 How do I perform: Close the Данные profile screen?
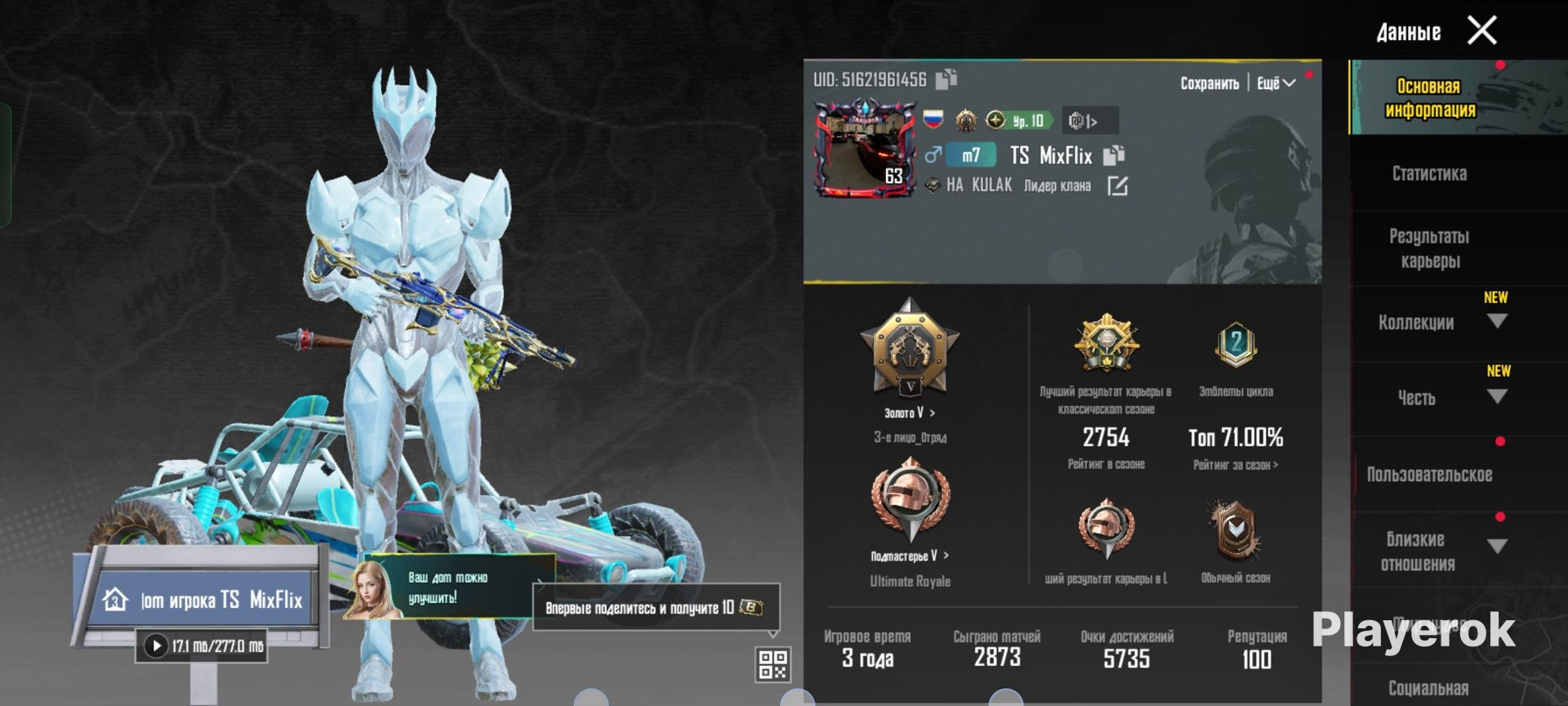point(1481,31)
